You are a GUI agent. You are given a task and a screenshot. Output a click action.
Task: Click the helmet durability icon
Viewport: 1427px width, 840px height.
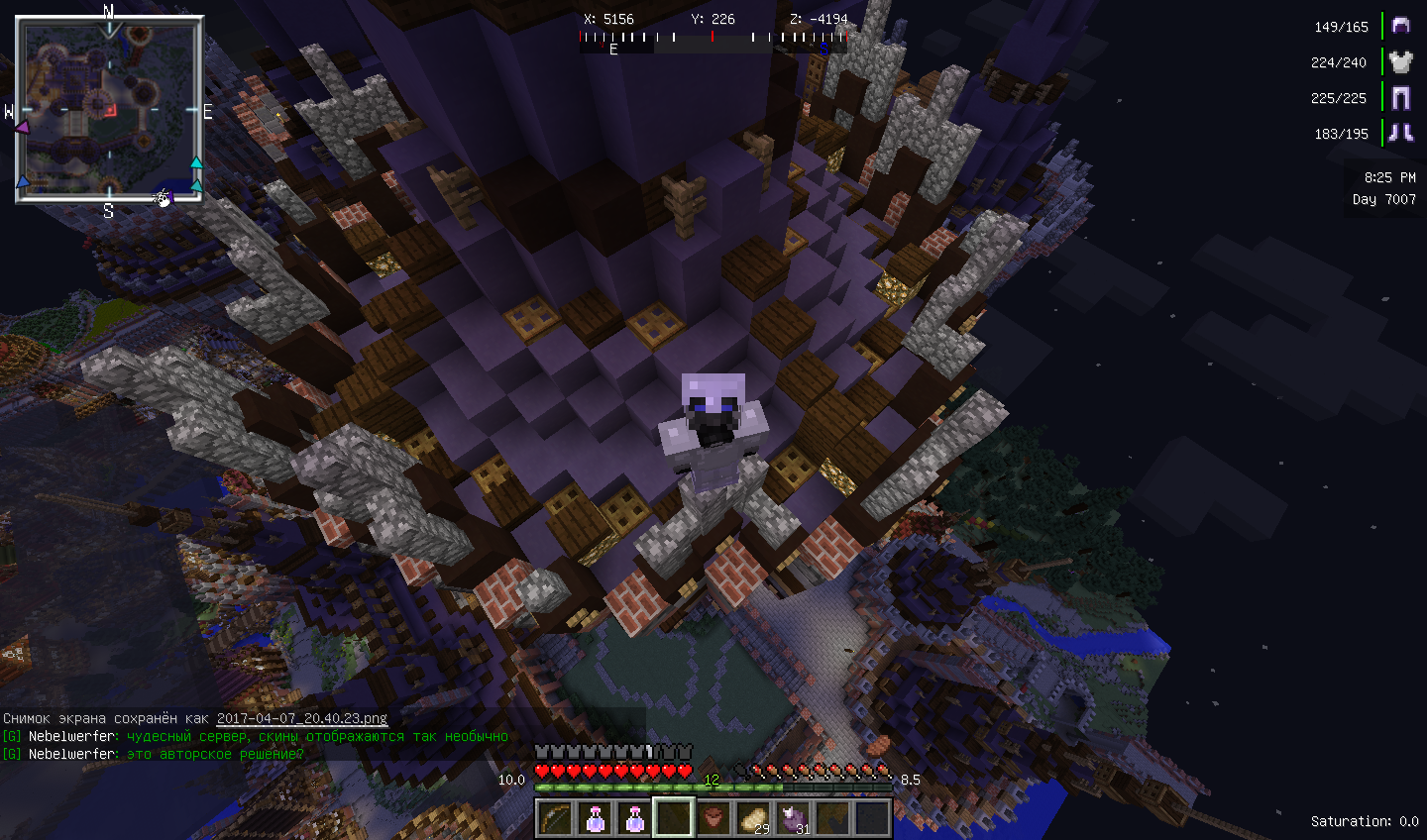click(x=1400, y=26)
